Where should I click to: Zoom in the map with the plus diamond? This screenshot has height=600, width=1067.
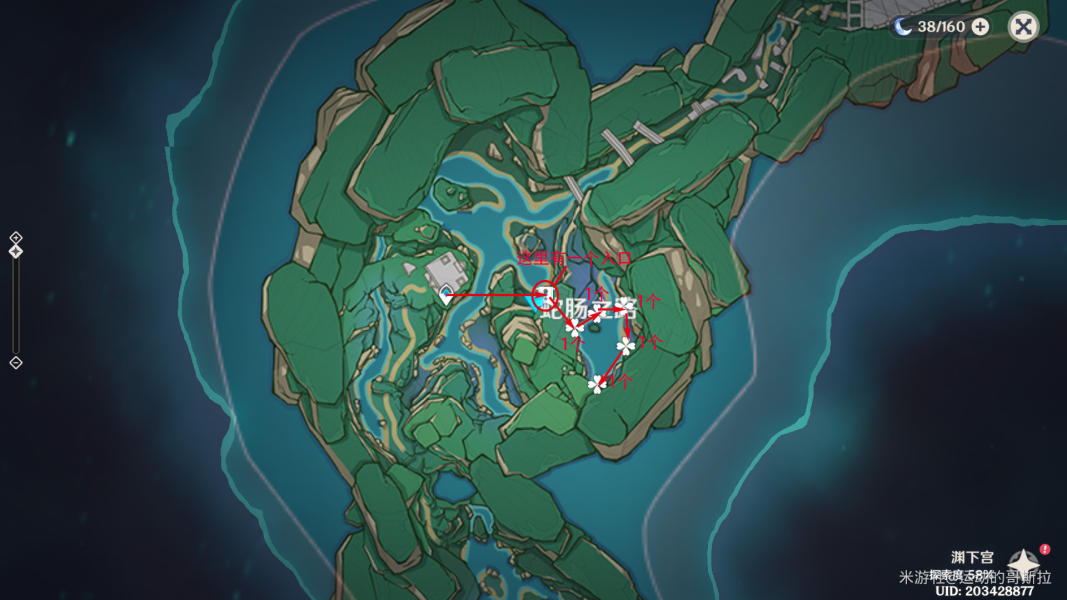(16, 238)
